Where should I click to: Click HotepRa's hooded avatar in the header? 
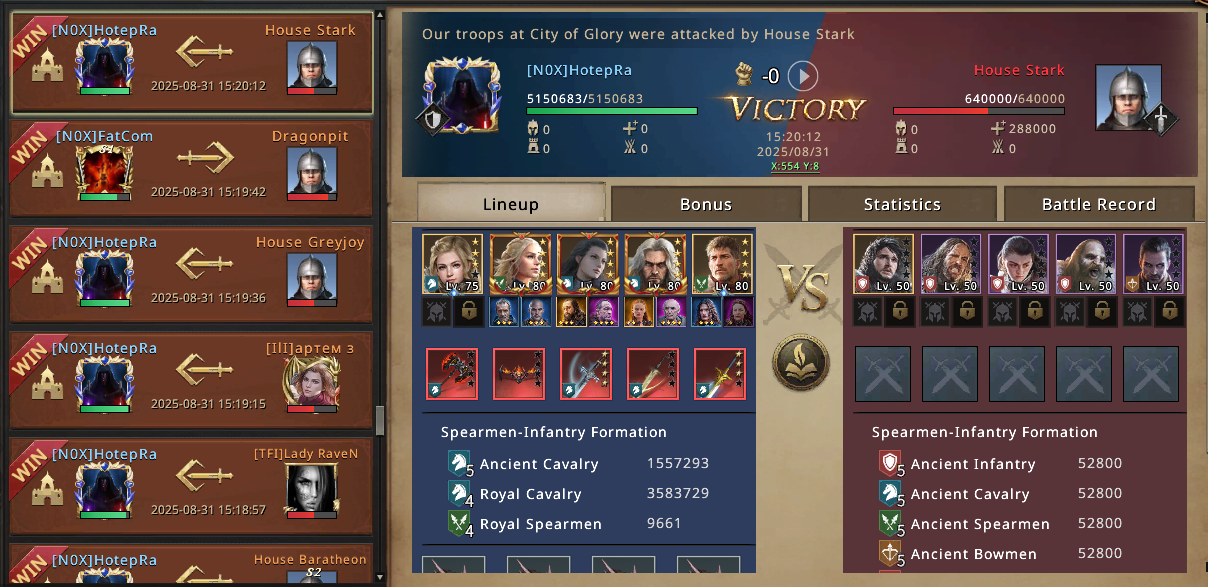tap(461, 97)
